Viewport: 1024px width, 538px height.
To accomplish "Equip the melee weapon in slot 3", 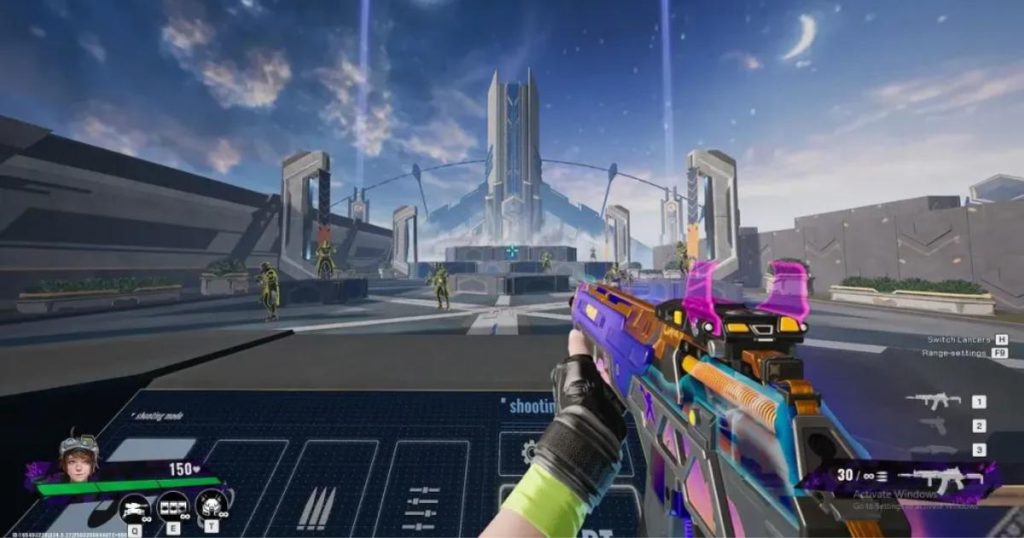I will tap(933, 450).
